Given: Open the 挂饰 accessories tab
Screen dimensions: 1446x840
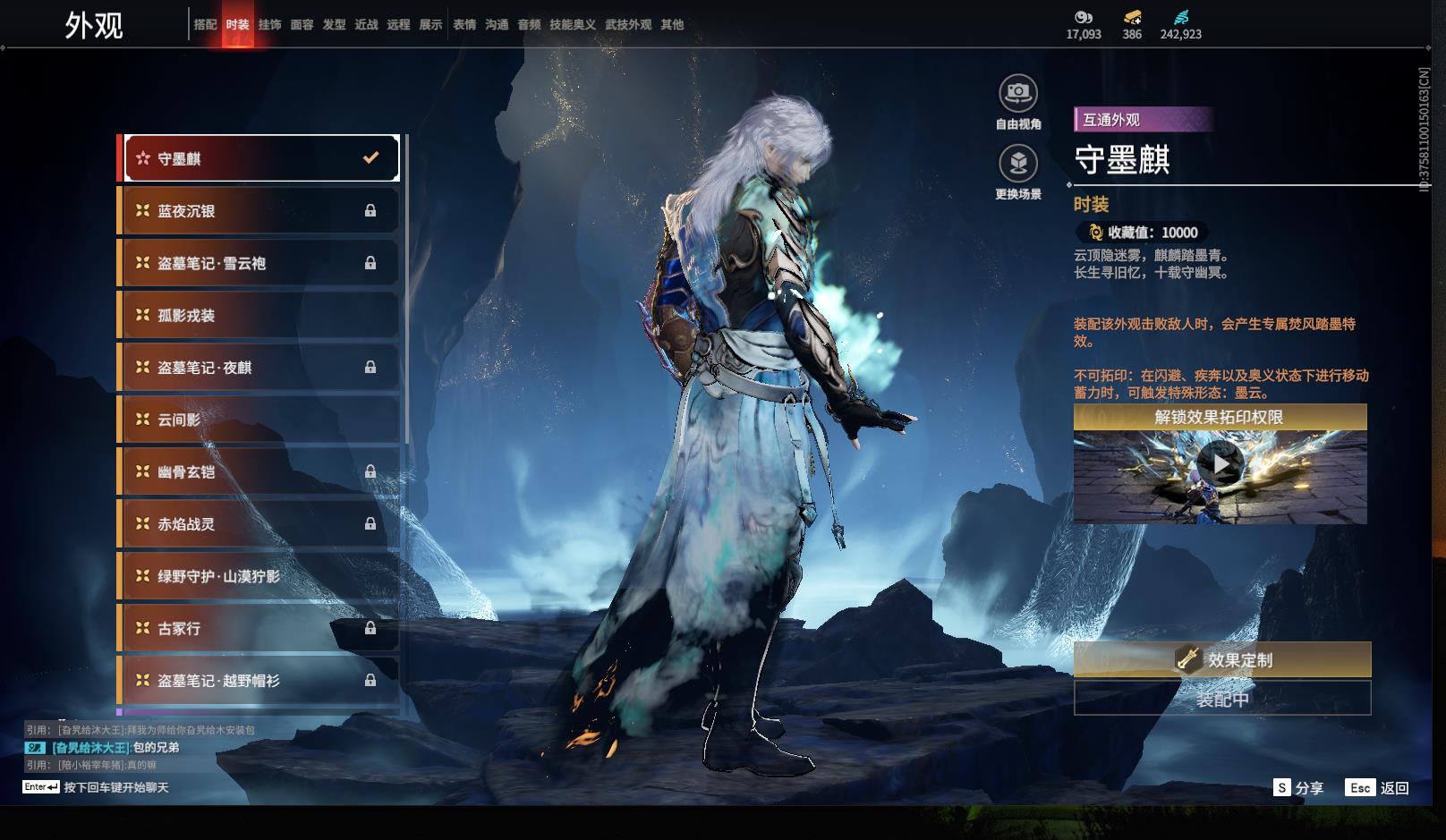Looking at the screenshot, I should (269, 24).
